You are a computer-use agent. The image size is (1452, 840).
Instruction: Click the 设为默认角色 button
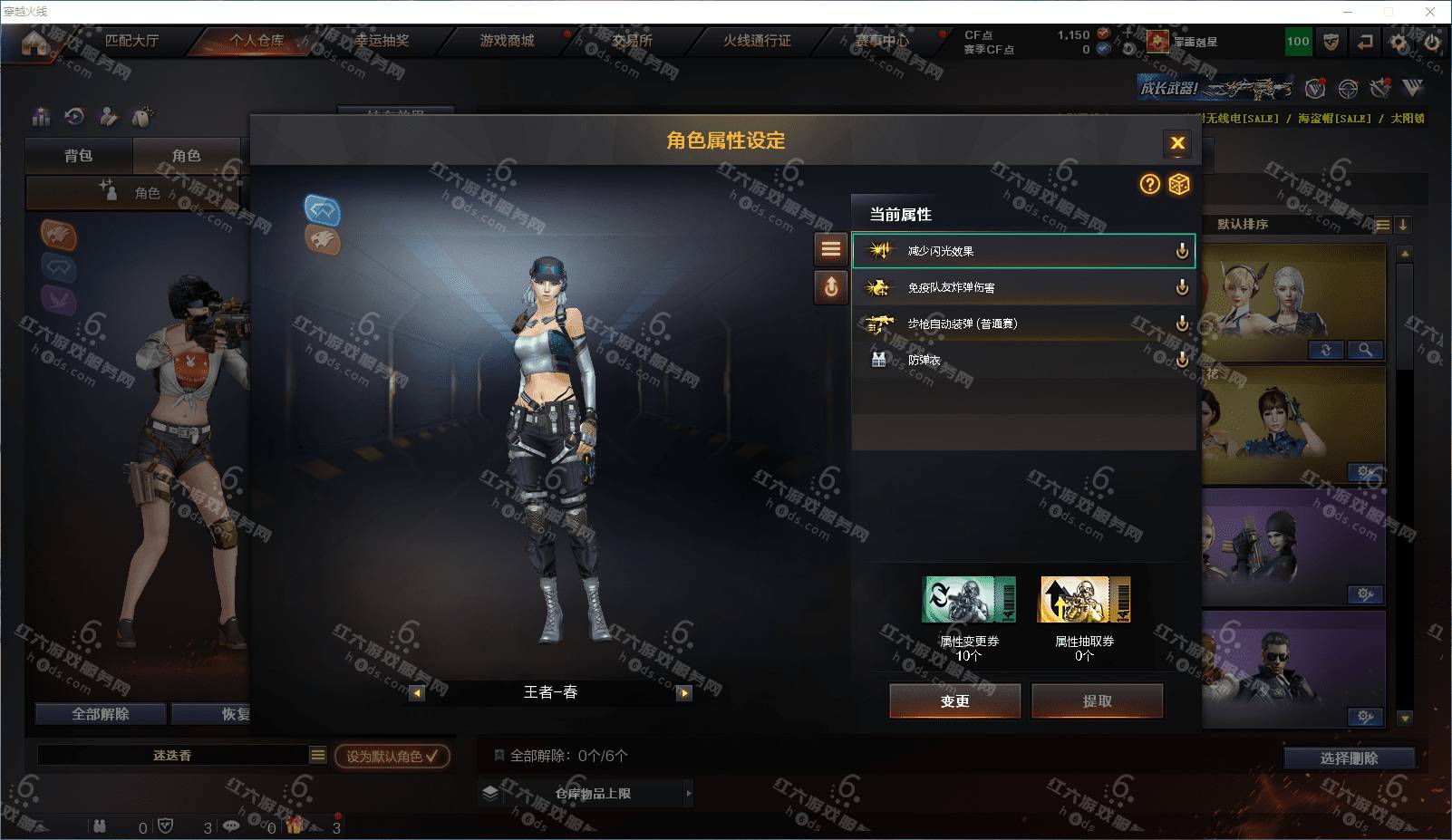coord(392,756)
